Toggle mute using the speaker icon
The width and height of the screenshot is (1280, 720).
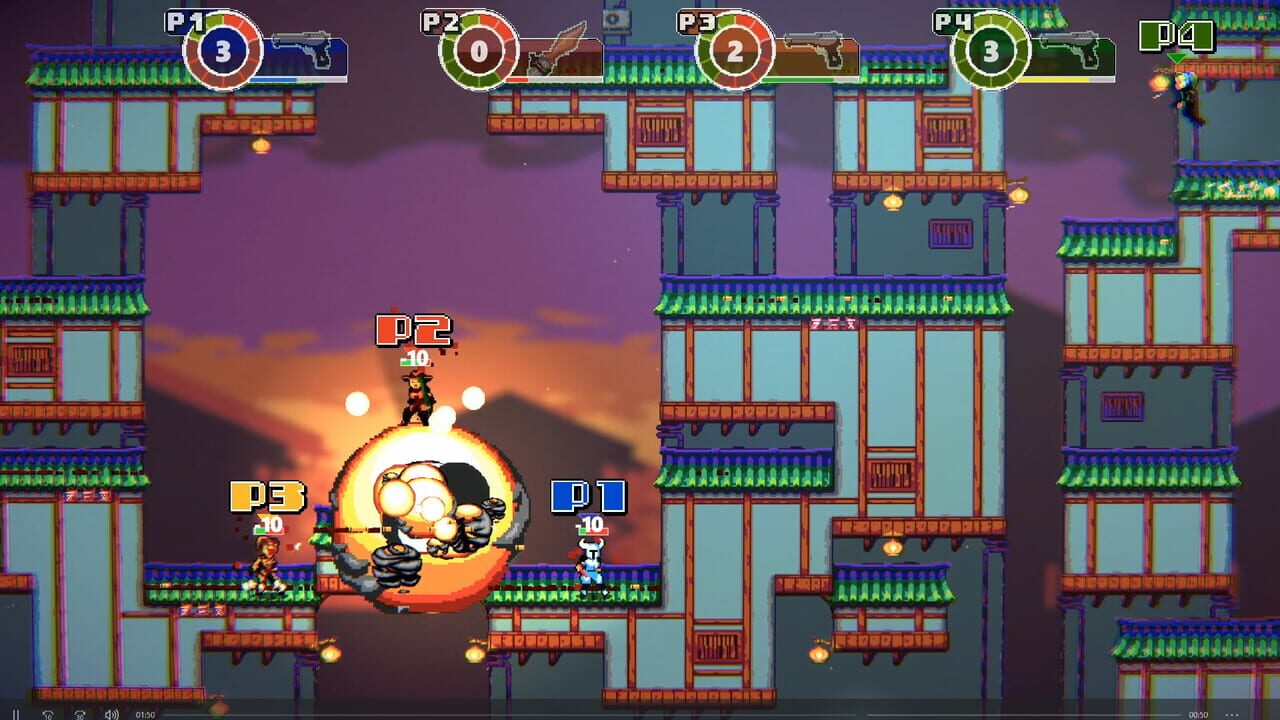111,713
